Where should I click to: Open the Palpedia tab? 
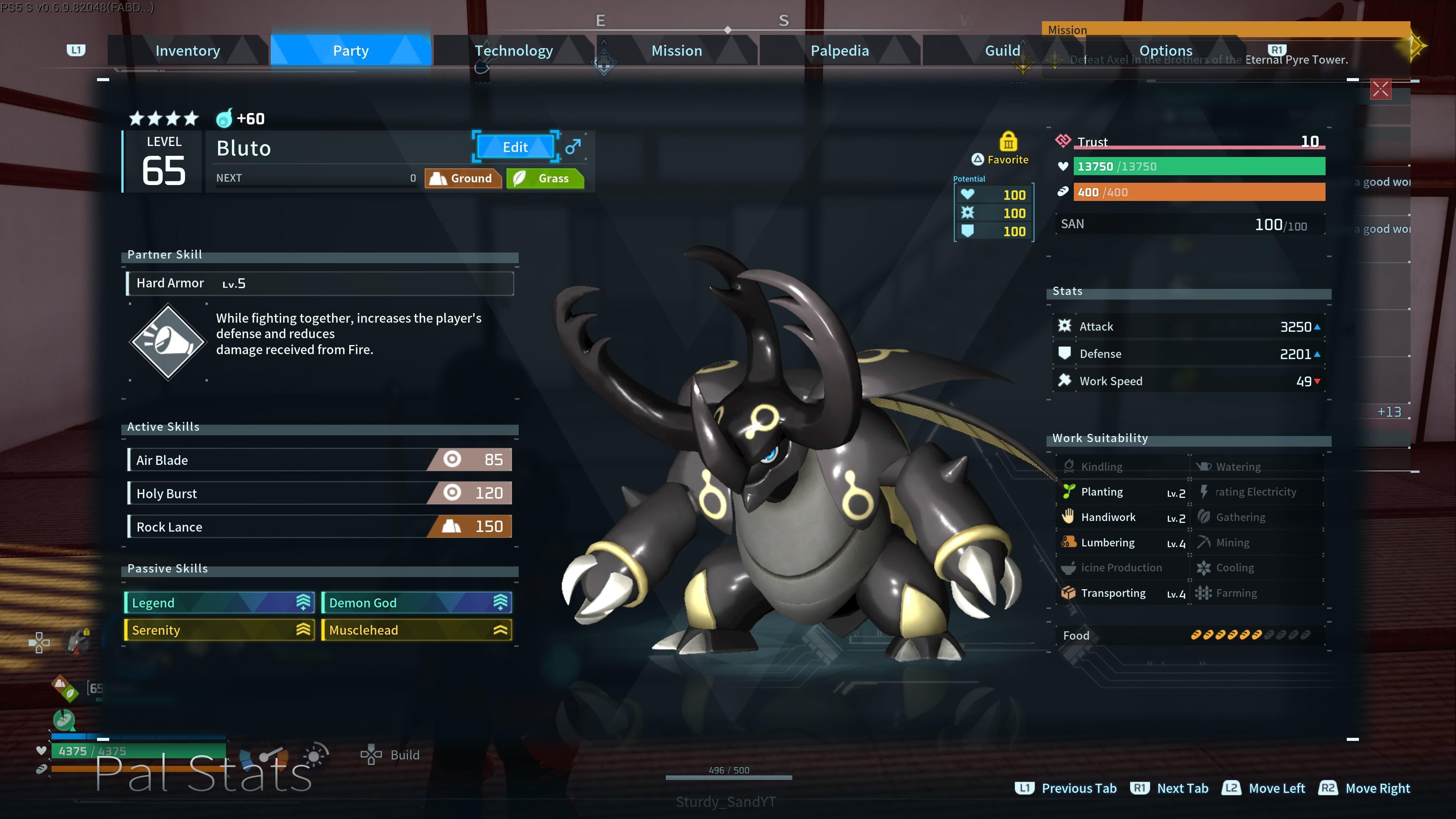839,51
